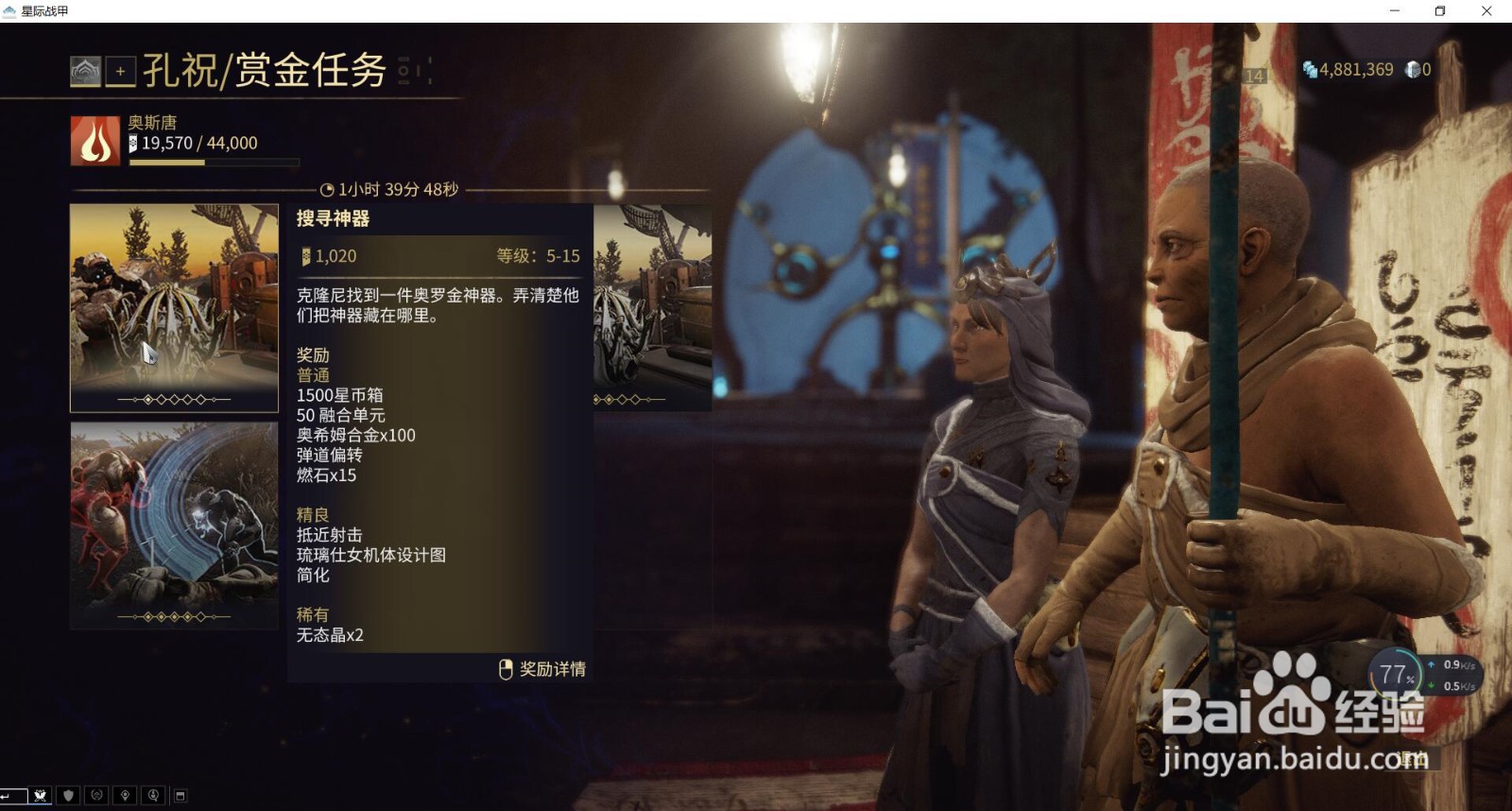This screenshot has width=1512, height=811.
Task: Click the 孔祝/赏金任务 header title
Action: click(266, 68)
